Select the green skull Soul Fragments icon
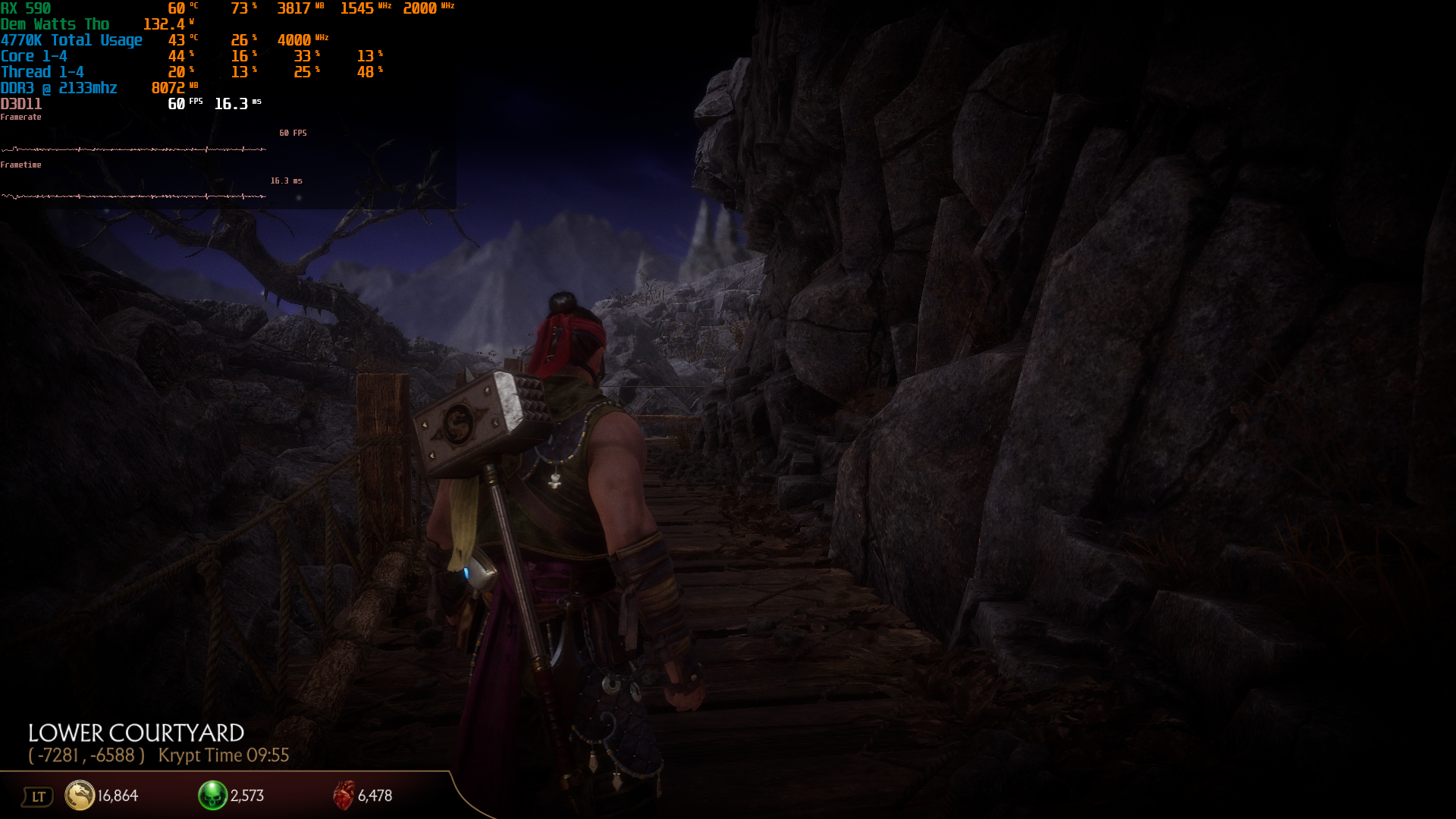1456x819 pixels. 212,795
